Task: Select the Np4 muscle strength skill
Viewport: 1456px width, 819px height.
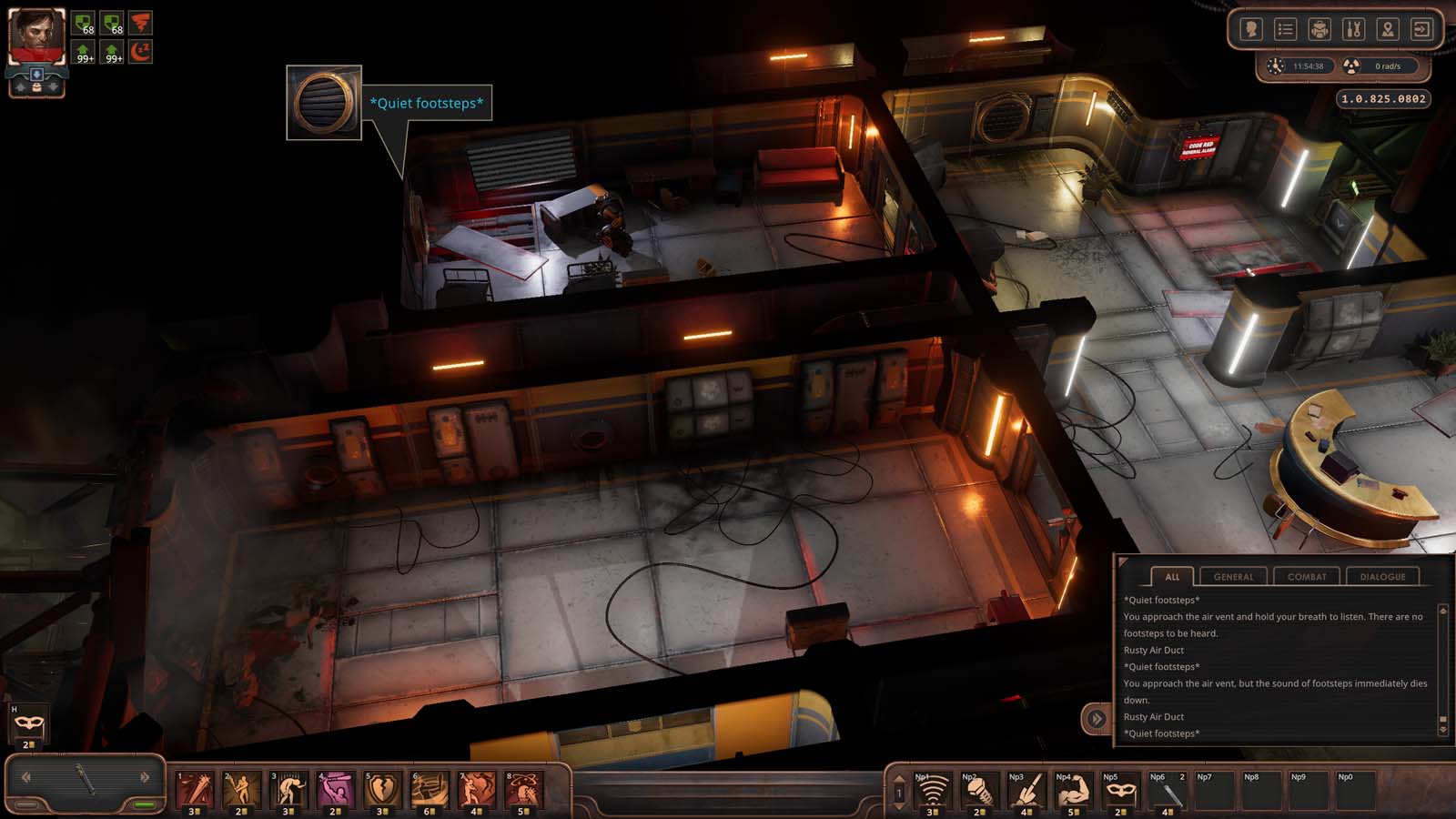Action: click(x=1074, y=793)
